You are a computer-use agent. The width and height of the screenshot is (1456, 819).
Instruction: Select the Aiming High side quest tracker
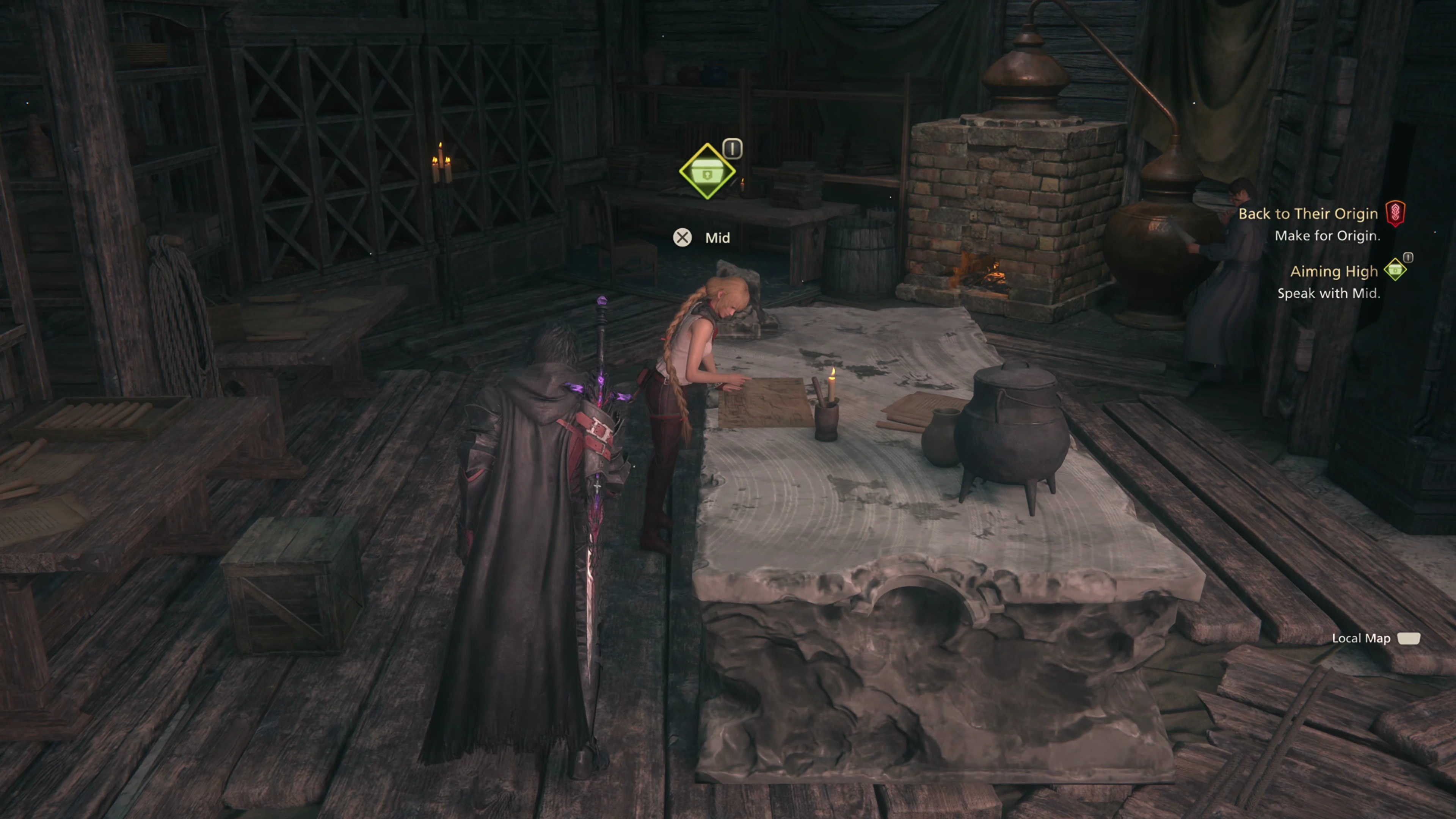pyautogui.click(x=1334, y=272)
